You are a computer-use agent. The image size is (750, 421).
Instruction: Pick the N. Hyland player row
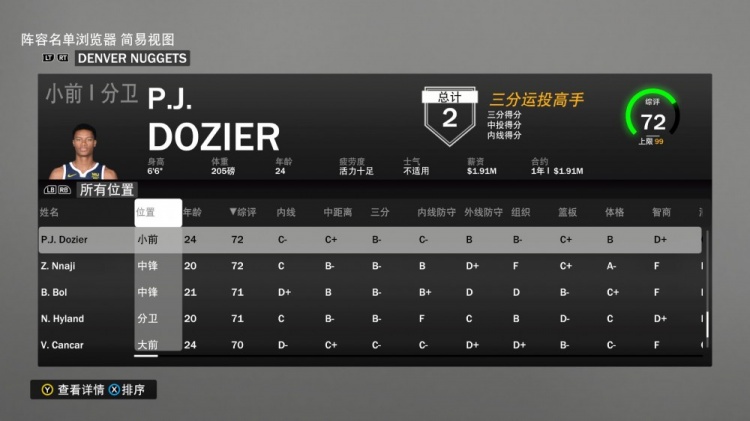(x=370, y=318)
